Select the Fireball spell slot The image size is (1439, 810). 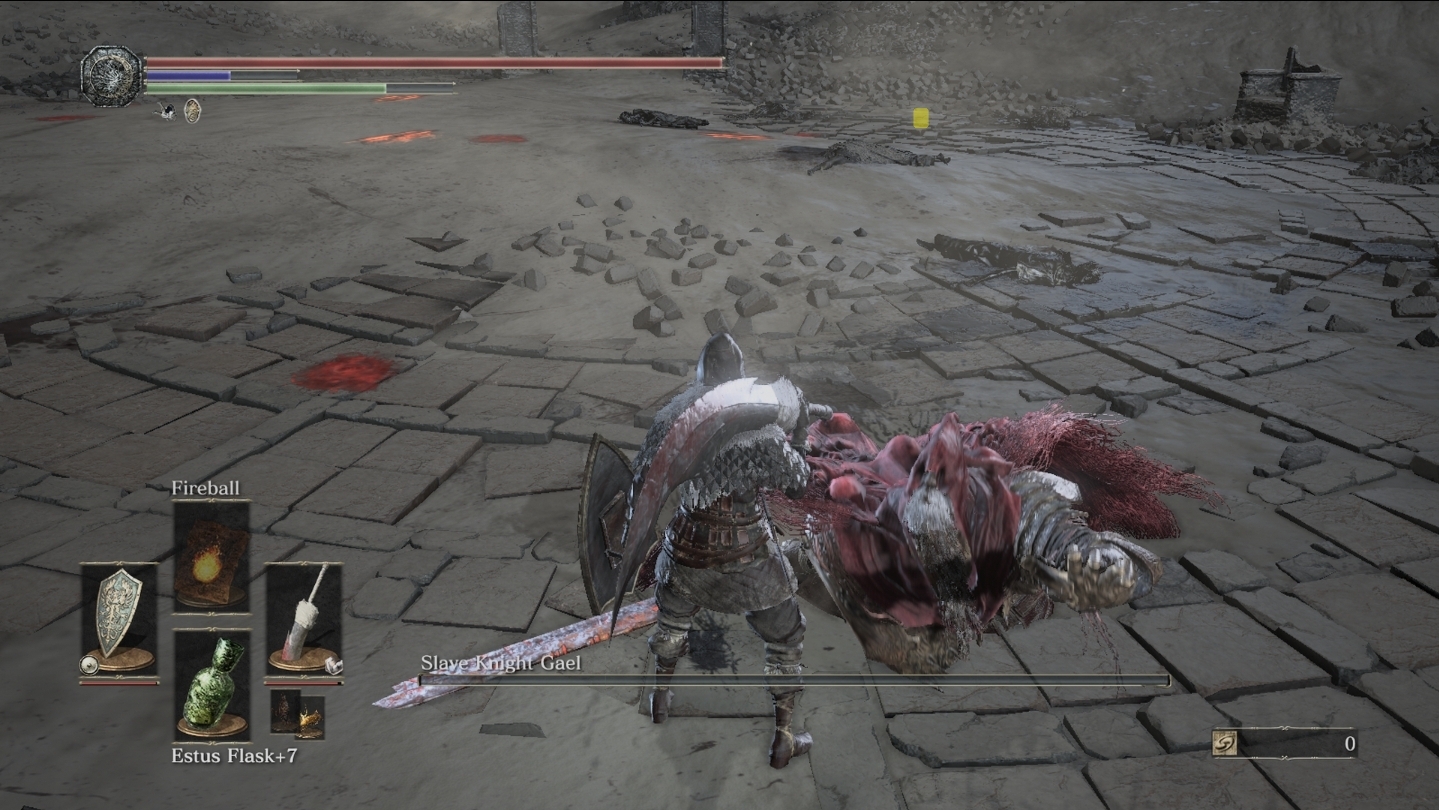point(211,556)
